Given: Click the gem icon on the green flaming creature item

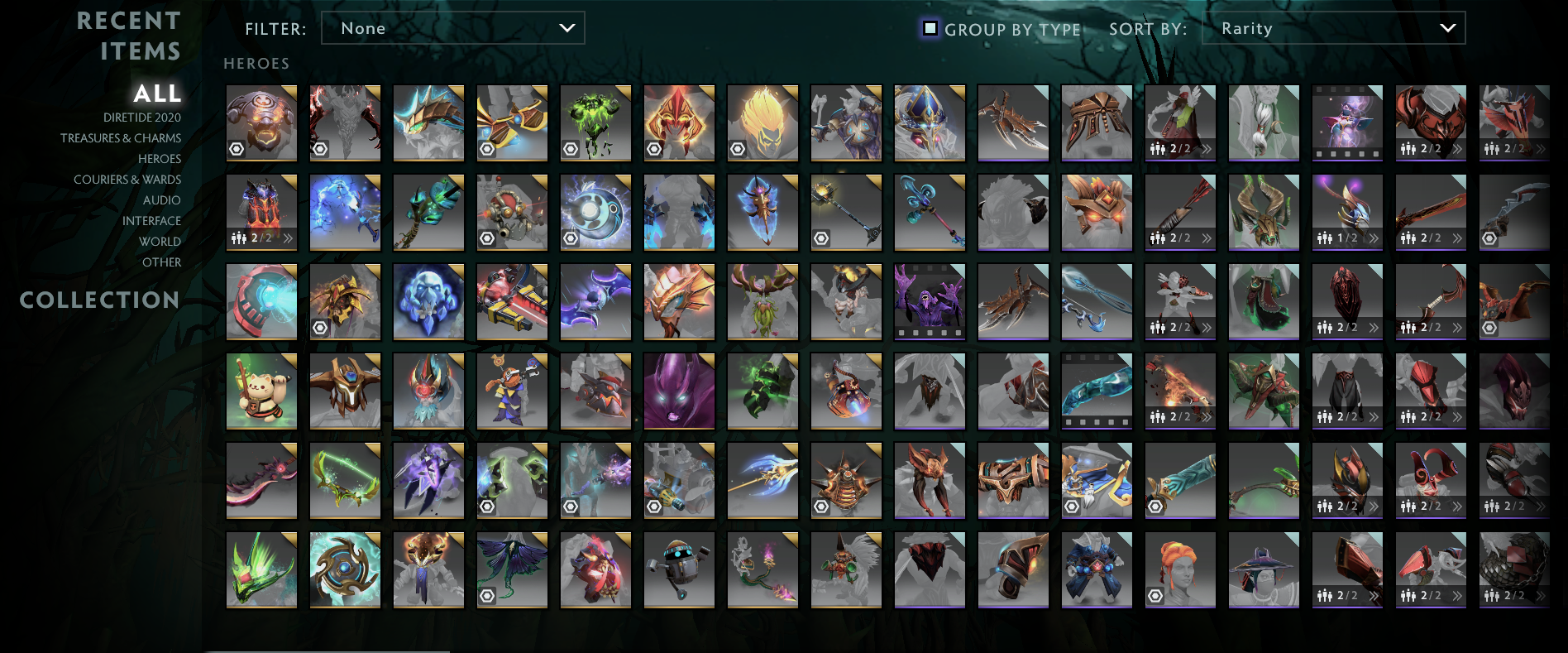Looking at the screenshot, I should click(x=571, y=148).
